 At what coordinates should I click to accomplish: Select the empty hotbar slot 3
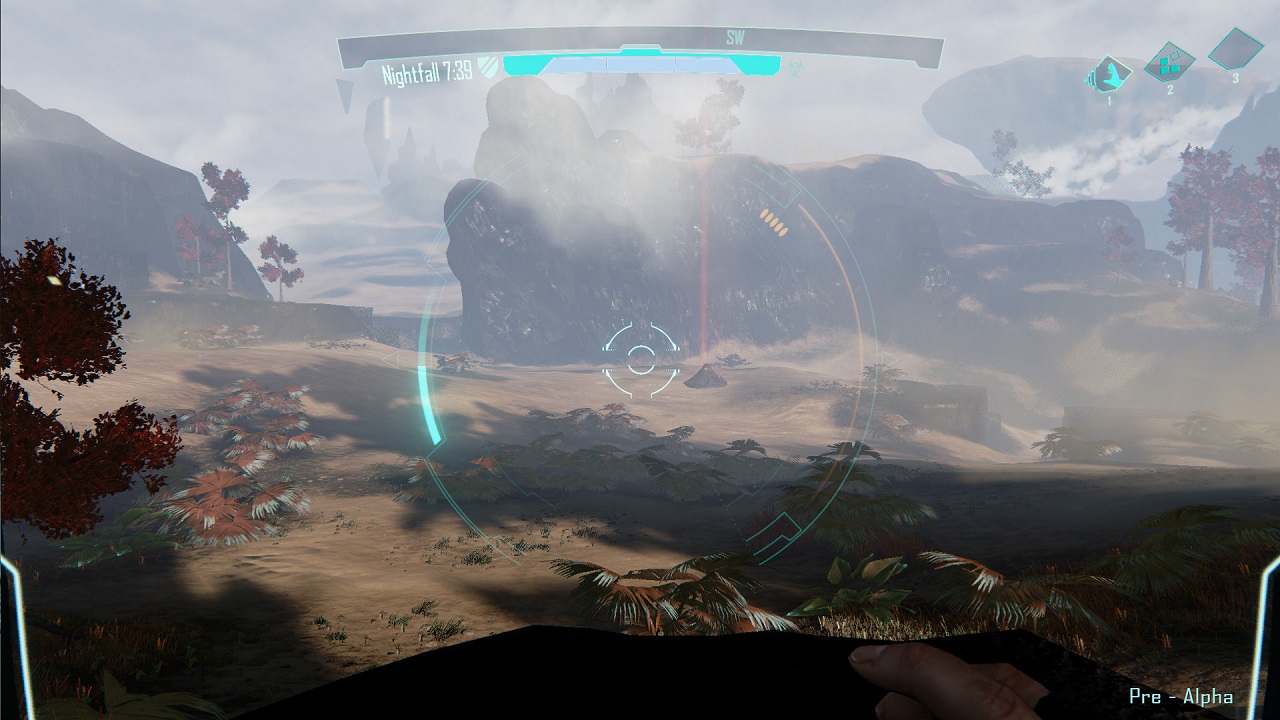click(1235, 48)
